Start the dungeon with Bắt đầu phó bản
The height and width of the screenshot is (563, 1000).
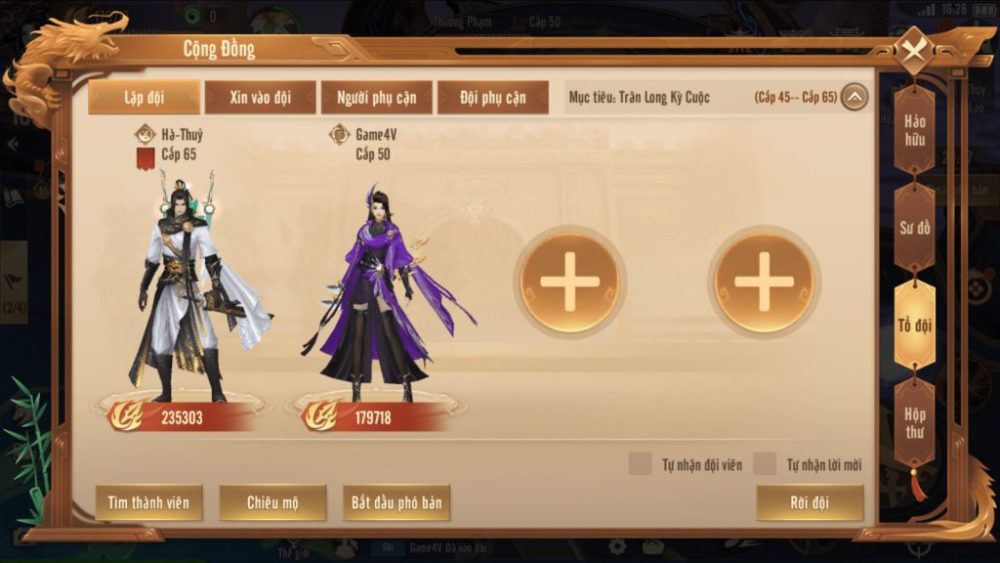396,502
